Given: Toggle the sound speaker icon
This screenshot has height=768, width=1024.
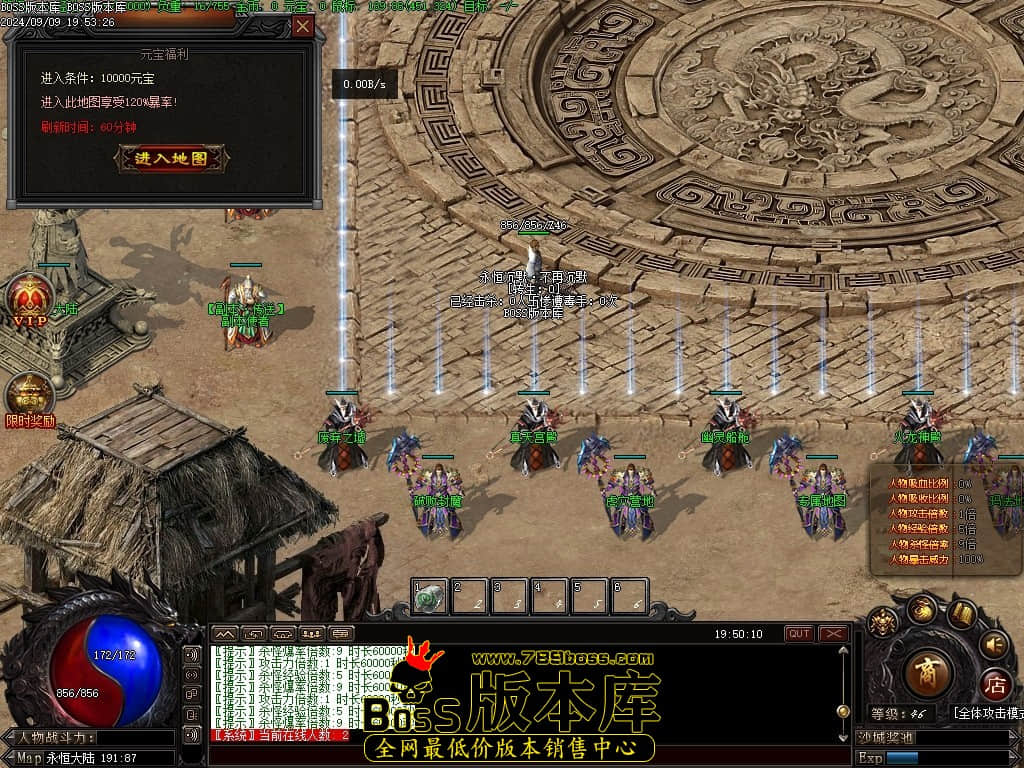Looking at the screenshot, I should (993, 645).
